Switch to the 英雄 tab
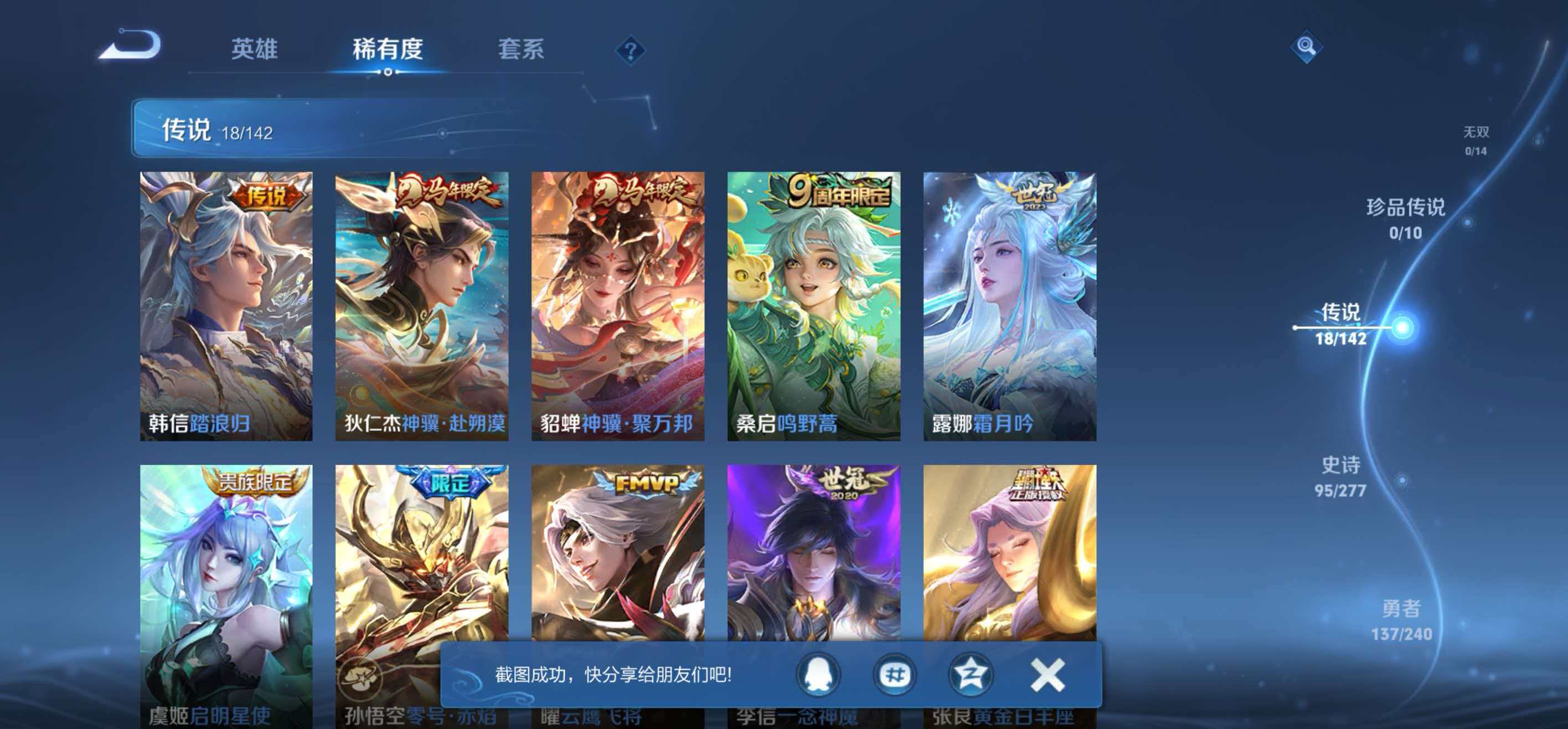 pos(255,50)
